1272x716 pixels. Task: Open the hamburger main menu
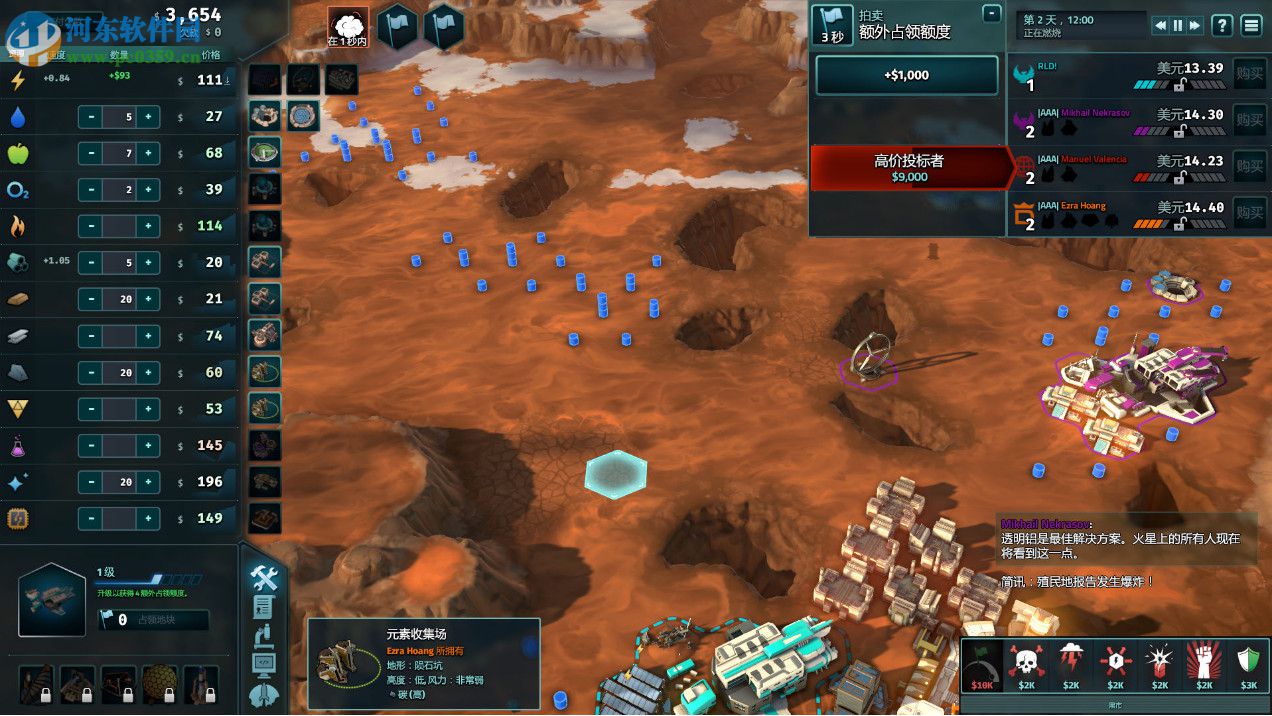click(1251, 25)
